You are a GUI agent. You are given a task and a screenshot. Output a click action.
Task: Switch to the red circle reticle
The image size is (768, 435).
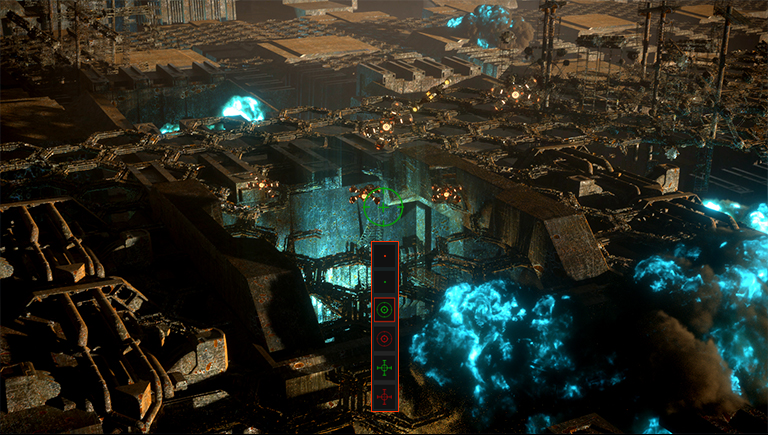(x=385, y=339)
